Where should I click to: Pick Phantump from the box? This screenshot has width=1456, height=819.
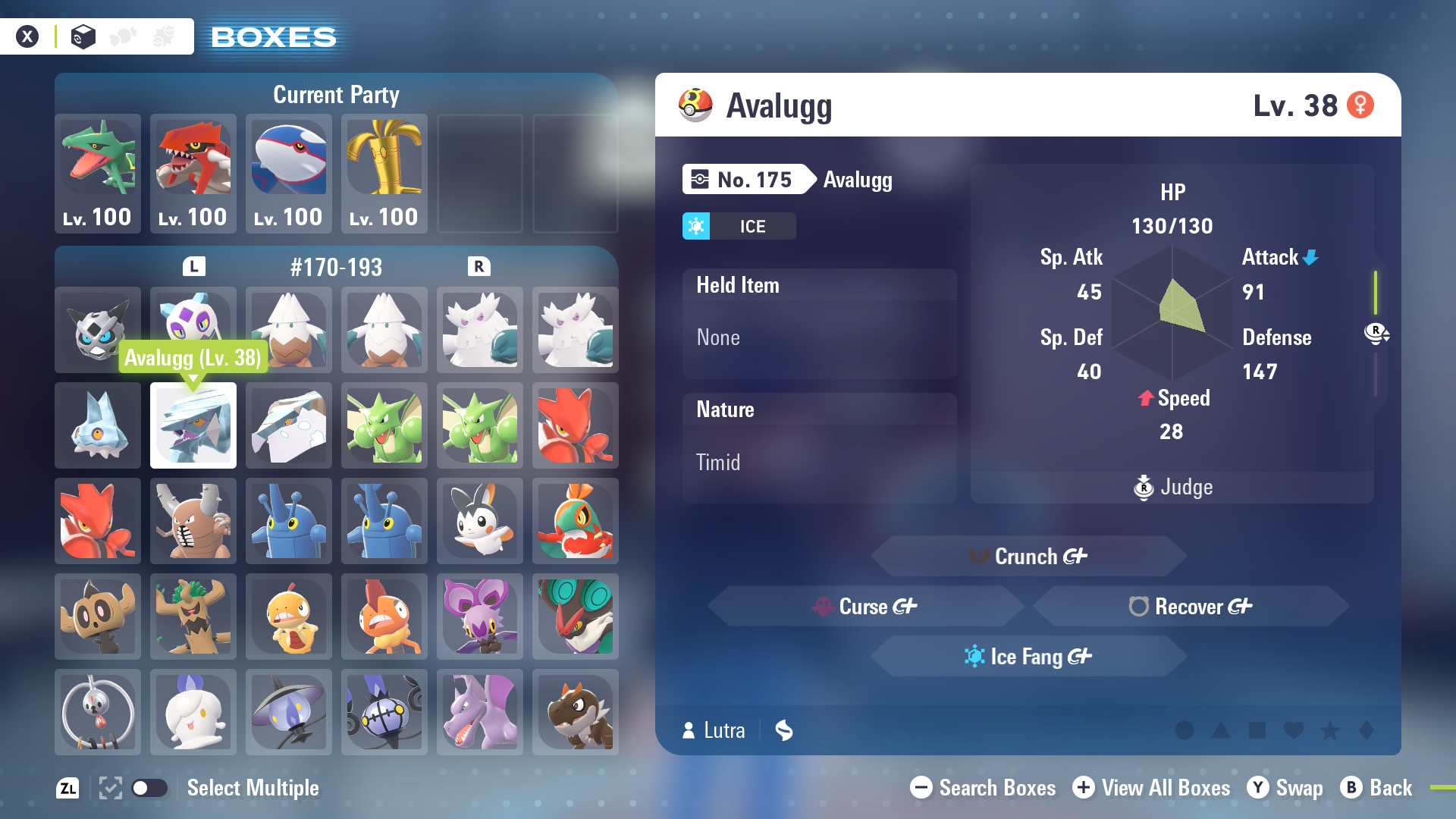coord(98,617)
